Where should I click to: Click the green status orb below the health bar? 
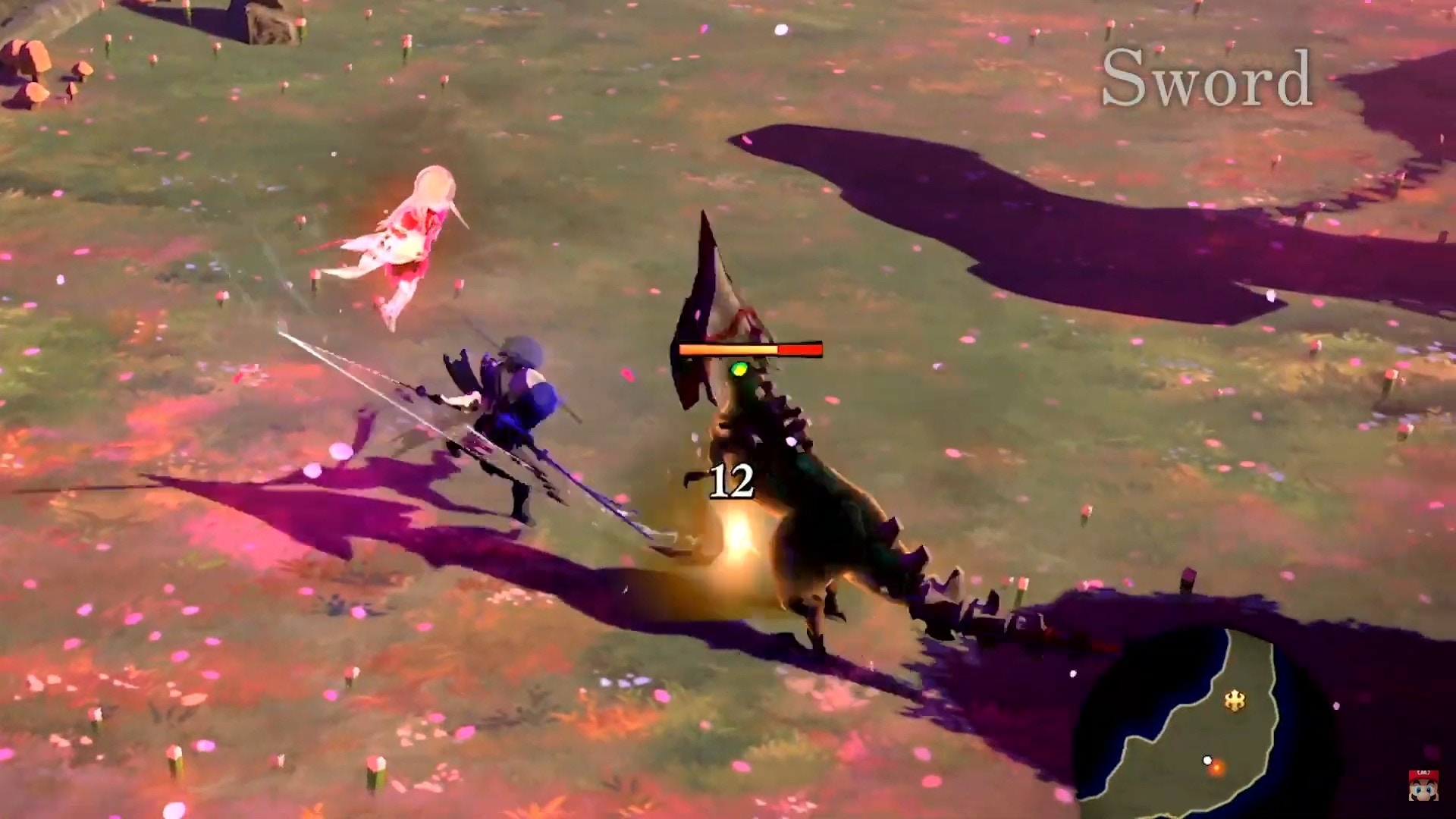click(x=739, y=369)
